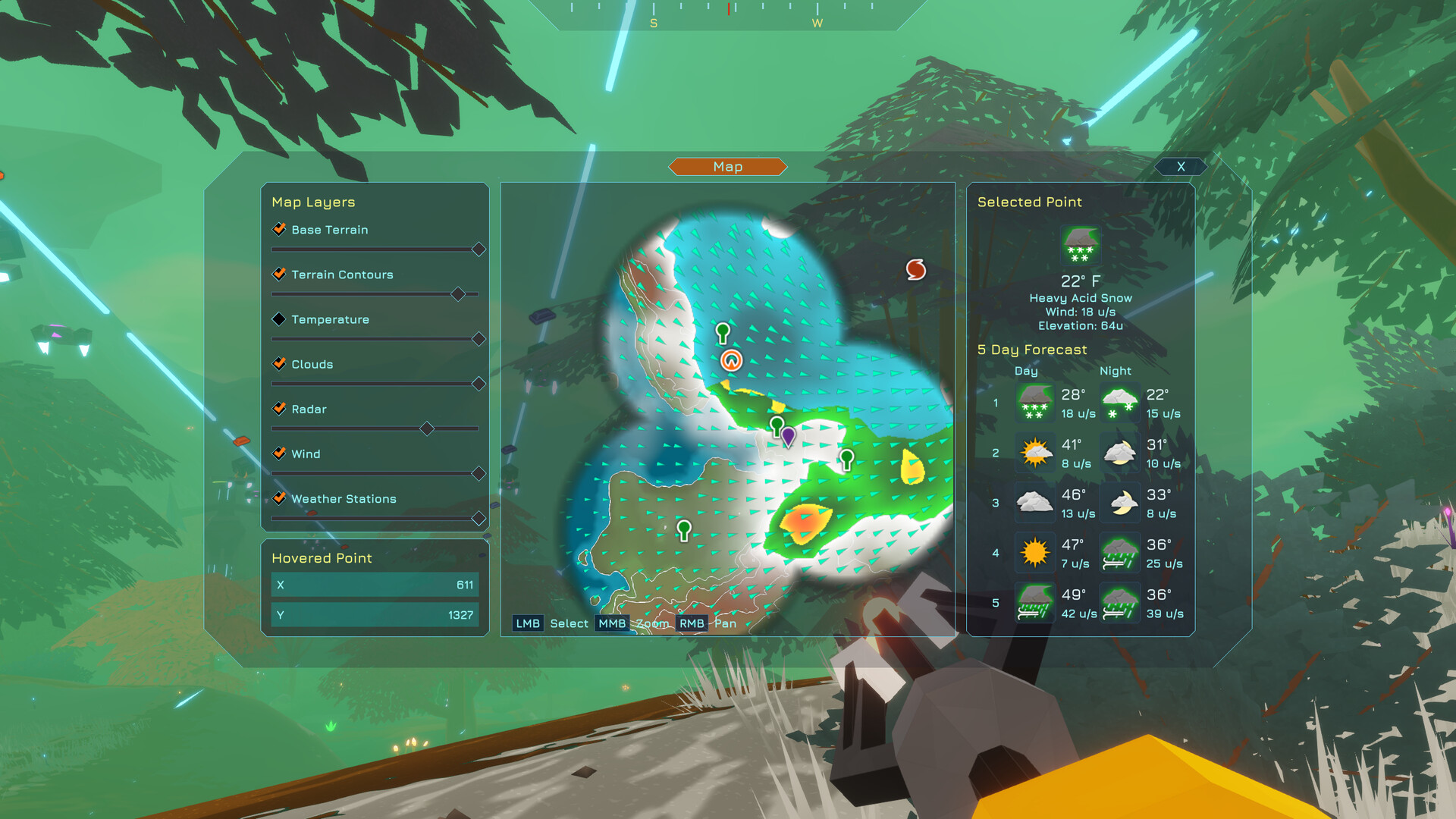The width and height of the screenshot is (1456, 819).
Task: Uncheck the Wind layer
Action: pyautogui.click(x=278, y=453)
